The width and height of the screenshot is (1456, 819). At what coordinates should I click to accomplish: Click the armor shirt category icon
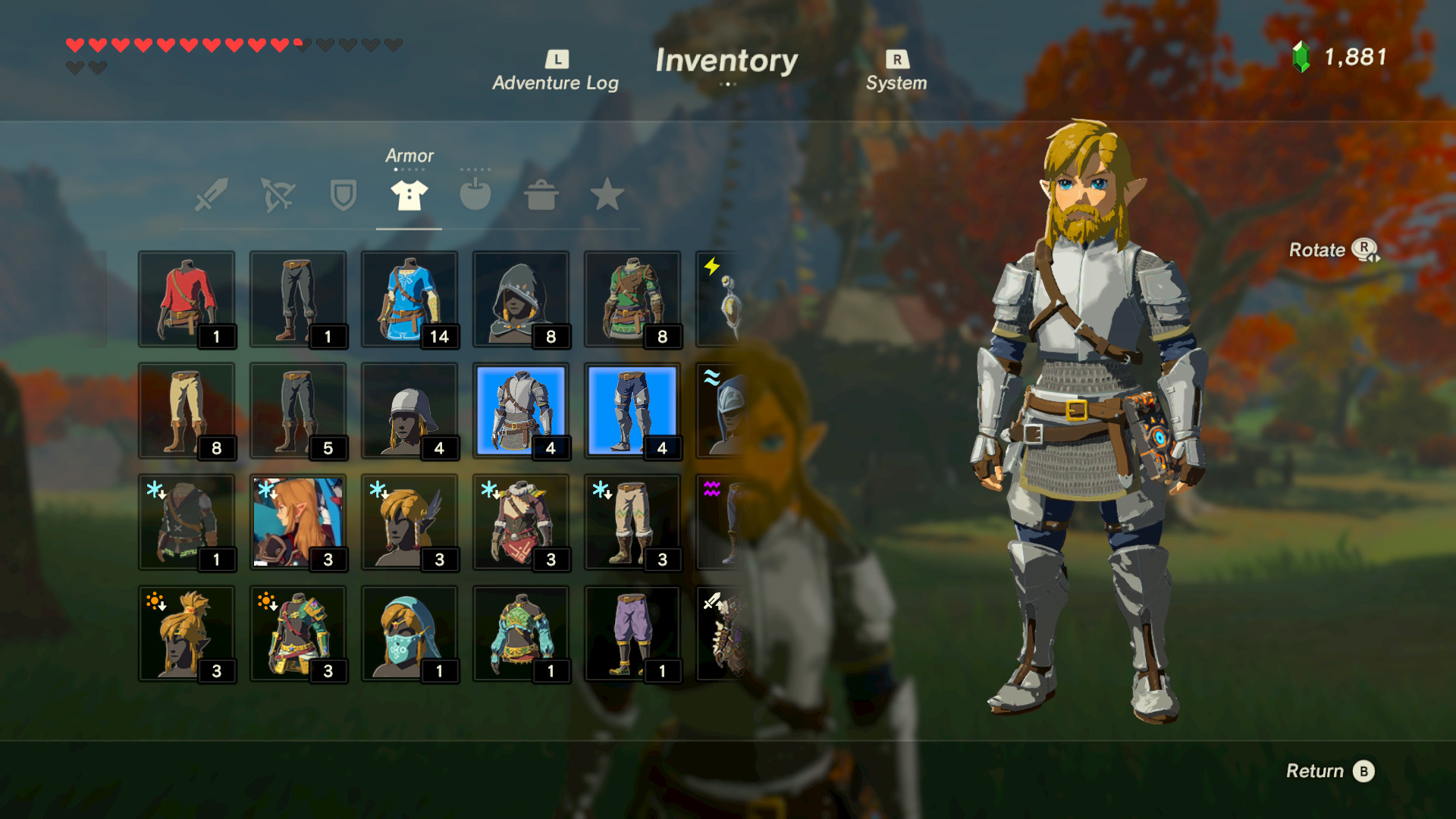[408, 196]
